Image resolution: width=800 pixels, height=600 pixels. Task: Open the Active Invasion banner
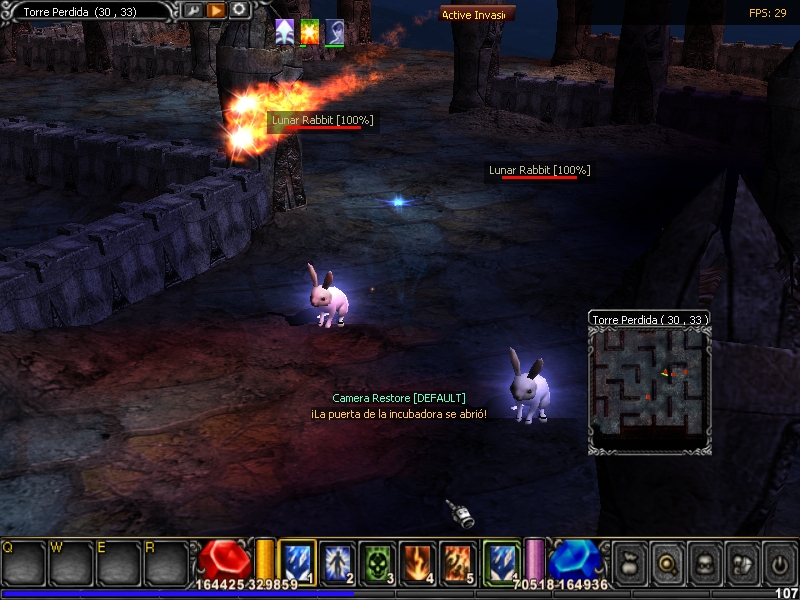[478, 14]
